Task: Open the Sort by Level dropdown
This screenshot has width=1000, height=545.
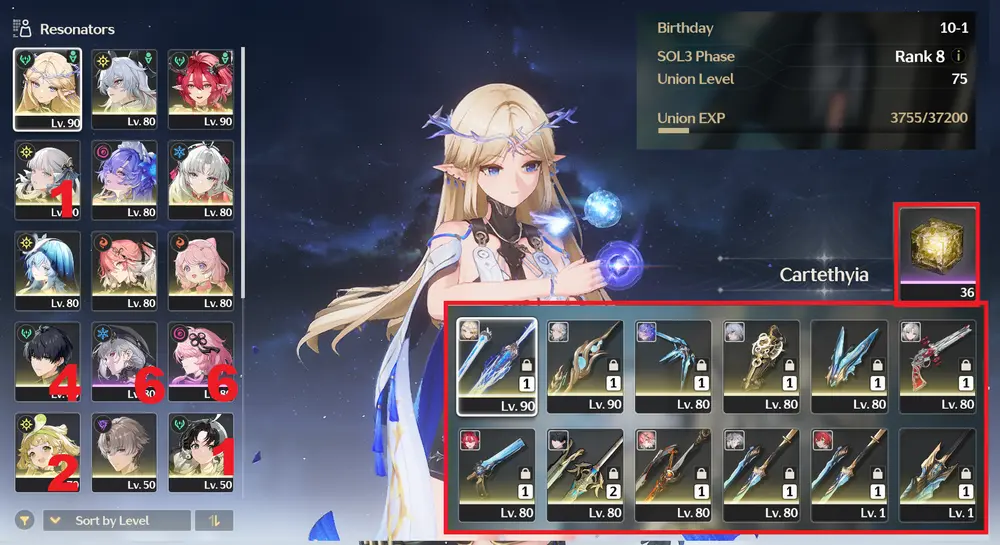Action: (117, 521)
